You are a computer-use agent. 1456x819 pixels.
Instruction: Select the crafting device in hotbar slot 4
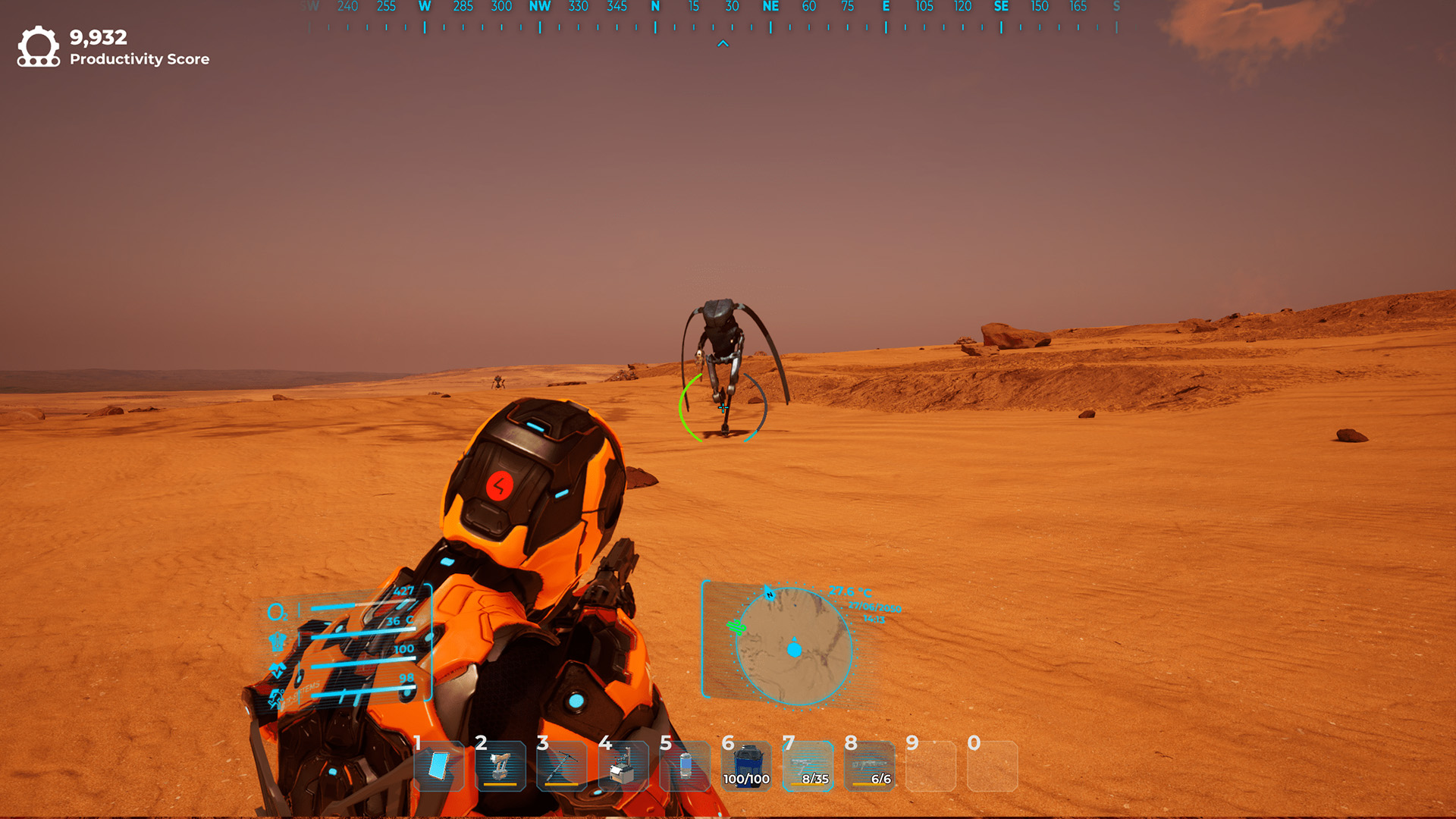click(623, 767)
